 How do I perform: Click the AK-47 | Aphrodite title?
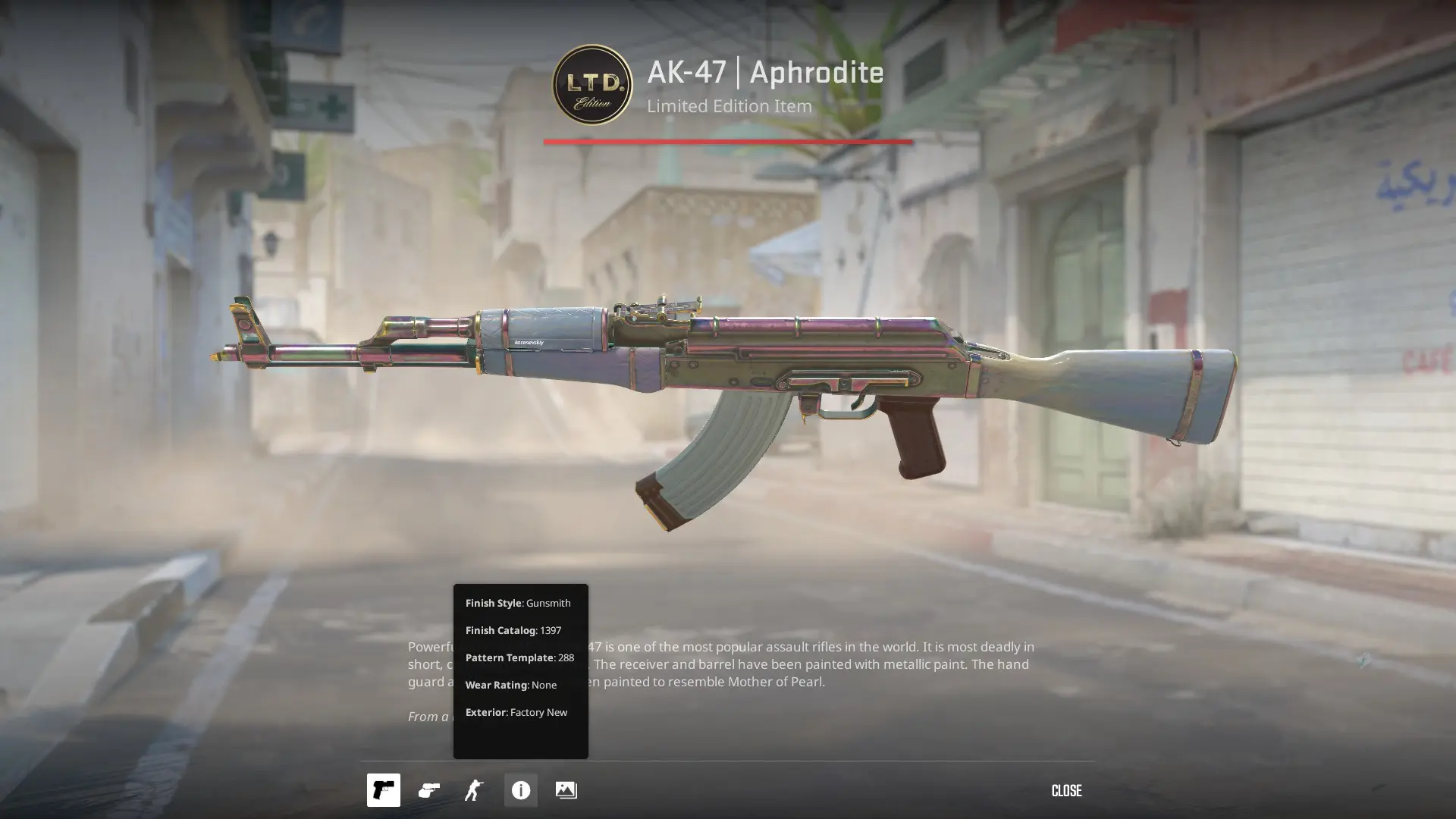763,73
